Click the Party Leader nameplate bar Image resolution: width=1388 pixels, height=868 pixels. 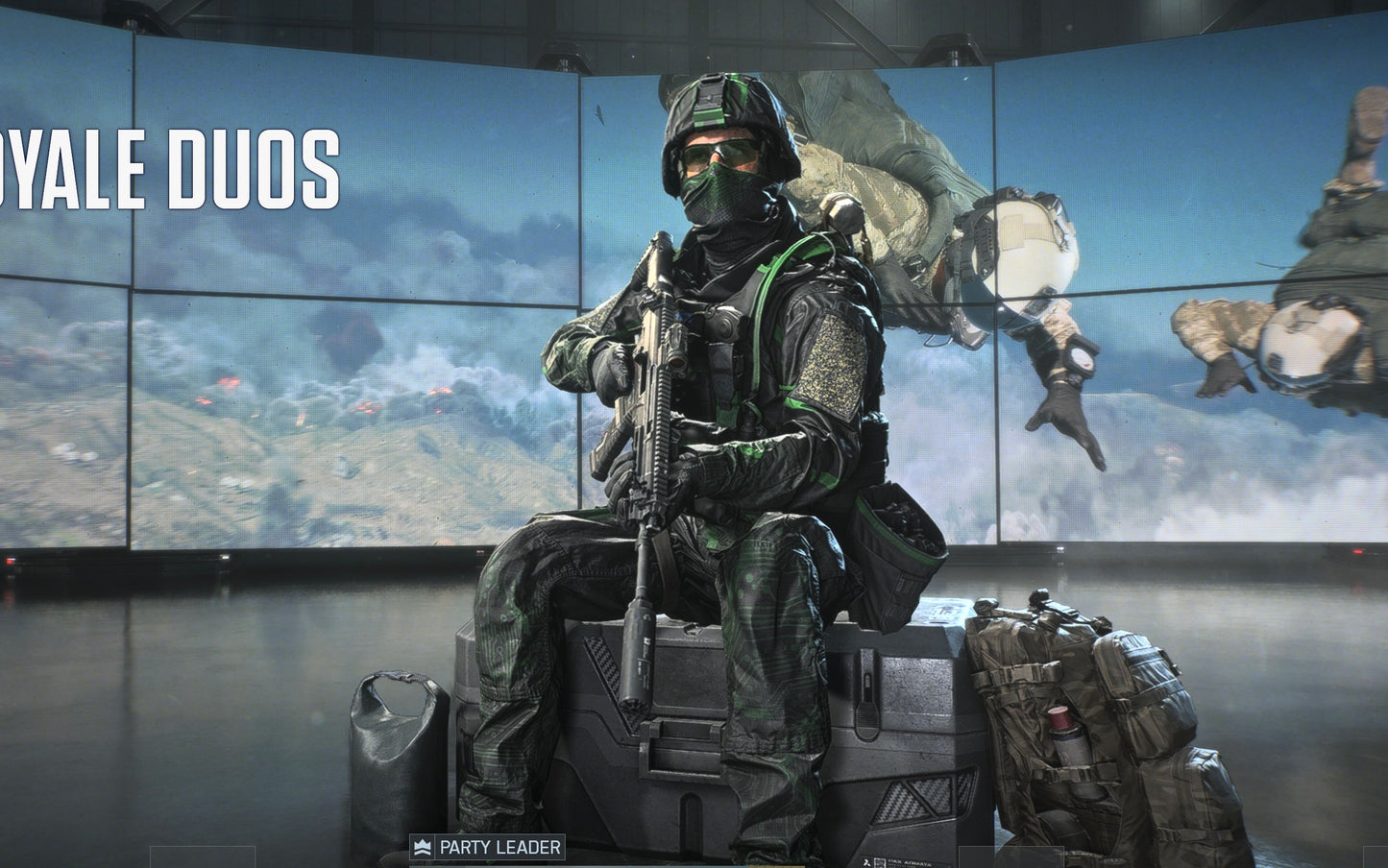point(475,847)
